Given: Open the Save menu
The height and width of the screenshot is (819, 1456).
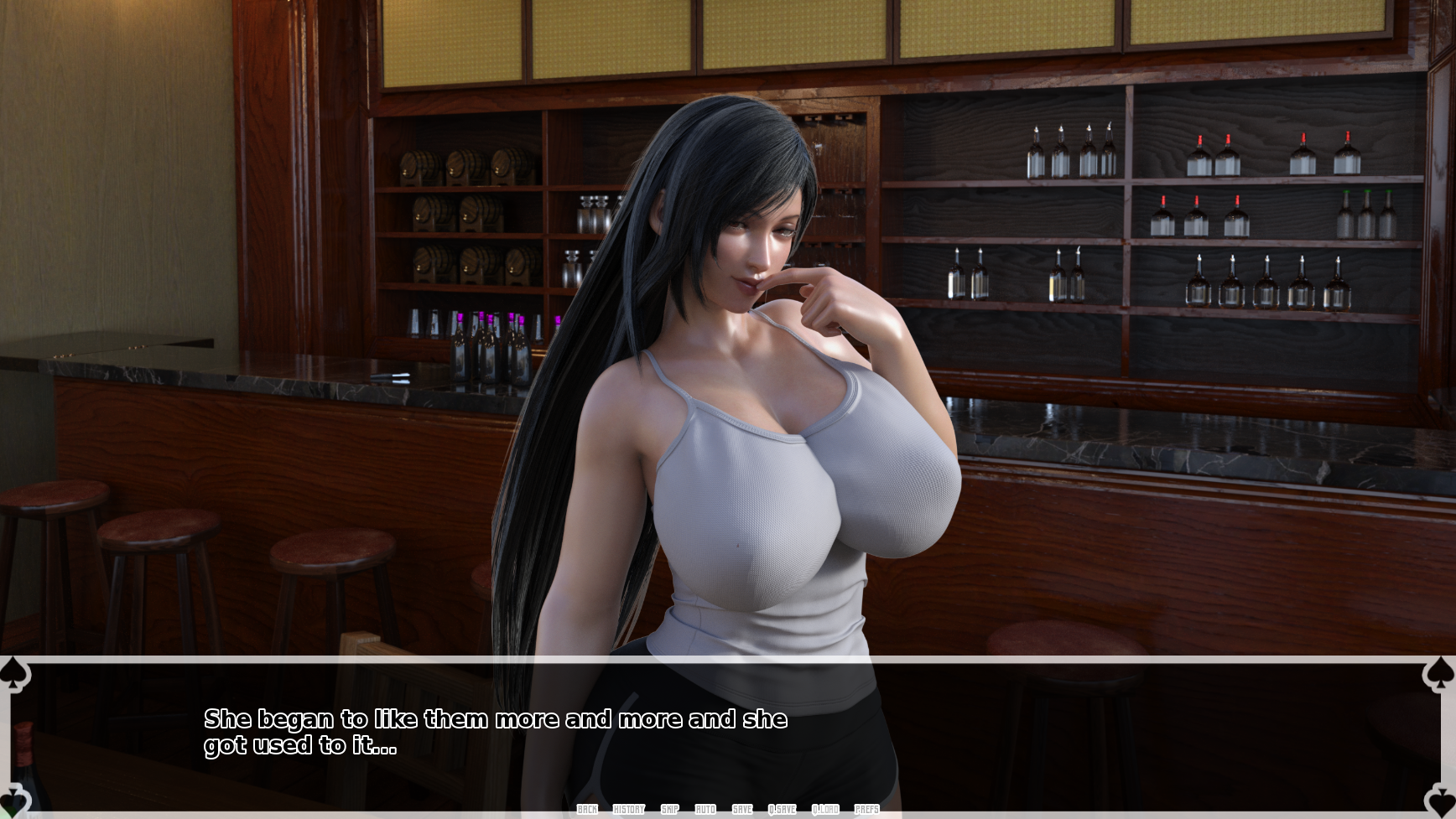Looking at the screenshot, I should click(742, 809).
